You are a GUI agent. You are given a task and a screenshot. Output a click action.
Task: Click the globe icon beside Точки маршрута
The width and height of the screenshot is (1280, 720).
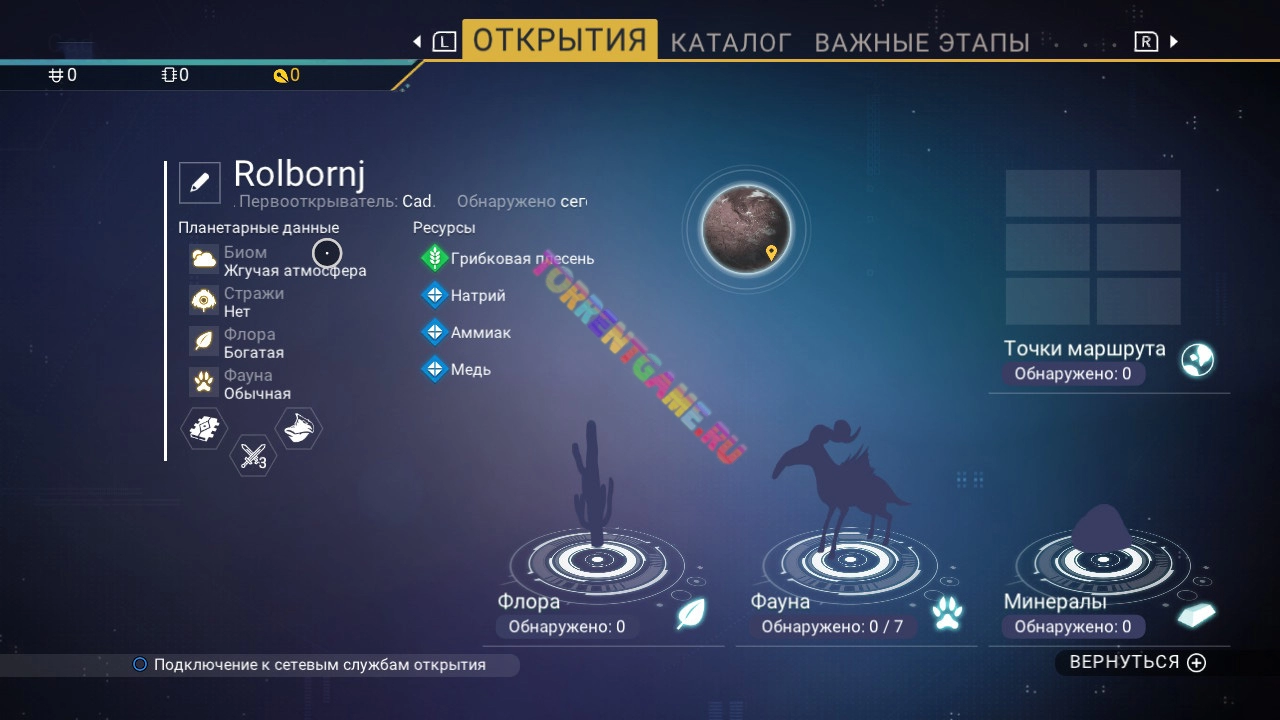point(1196,360)
